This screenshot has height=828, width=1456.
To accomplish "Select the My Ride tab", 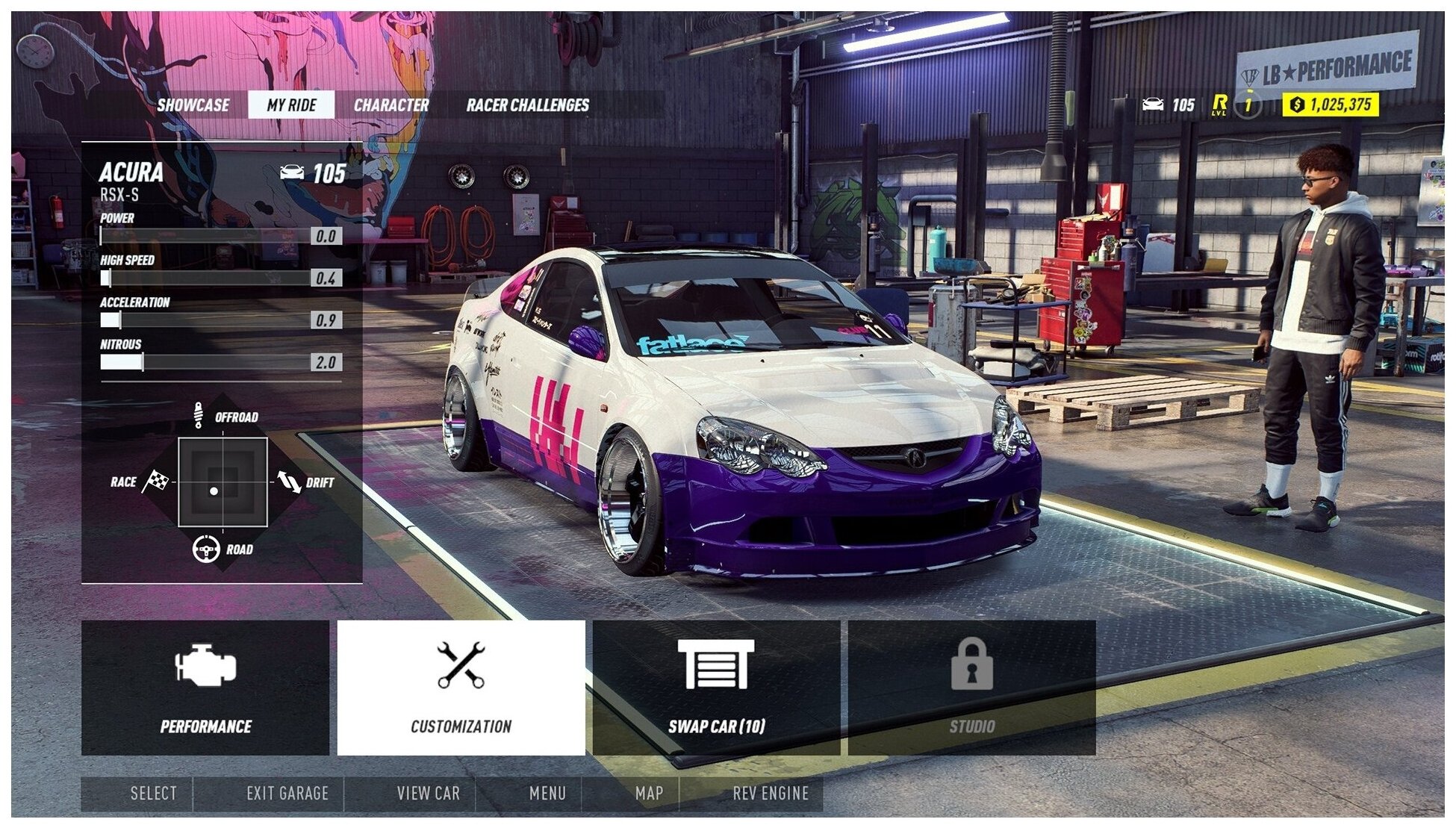I will tap(291, 105).
